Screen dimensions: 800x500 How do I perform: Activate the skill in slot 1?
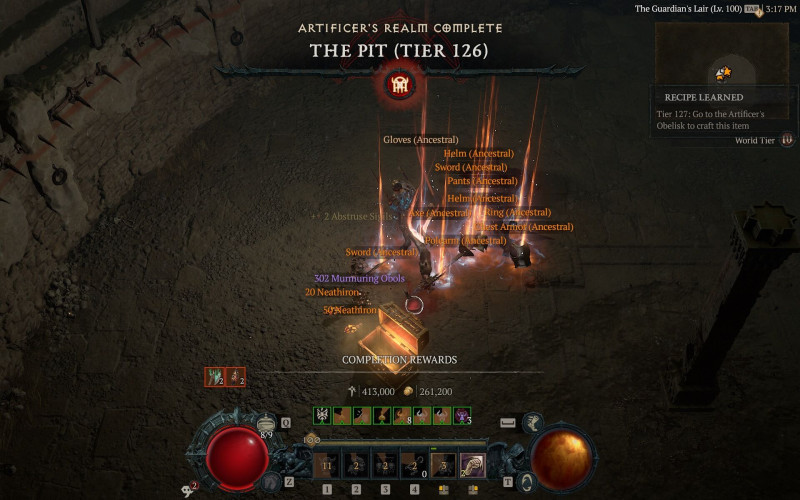point(326,465)
